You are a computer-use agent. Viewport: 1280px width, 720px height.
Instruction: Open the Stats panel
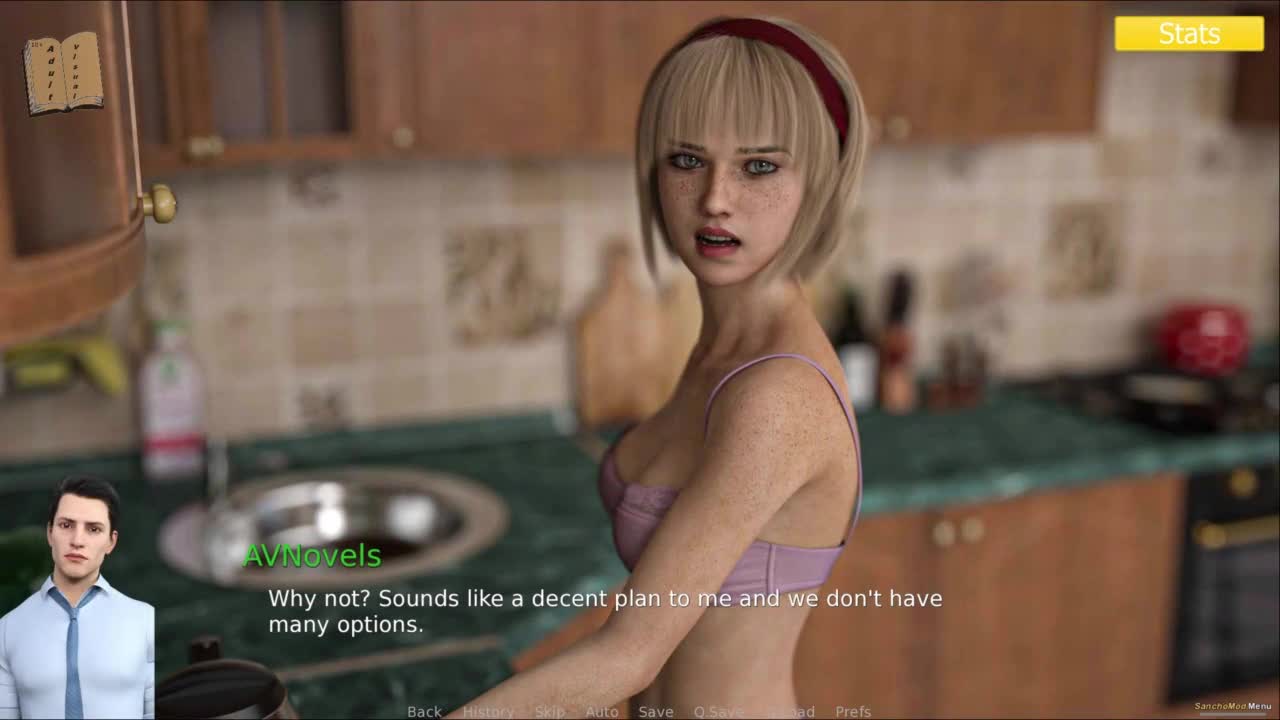(1189, 34)
